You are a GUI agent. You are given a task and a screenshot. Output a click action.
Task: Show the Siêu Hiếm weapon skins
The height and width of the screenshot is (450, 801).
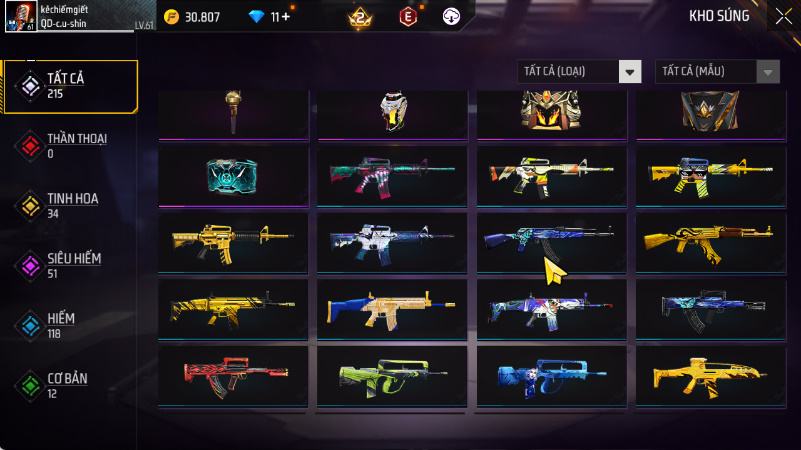70,265
